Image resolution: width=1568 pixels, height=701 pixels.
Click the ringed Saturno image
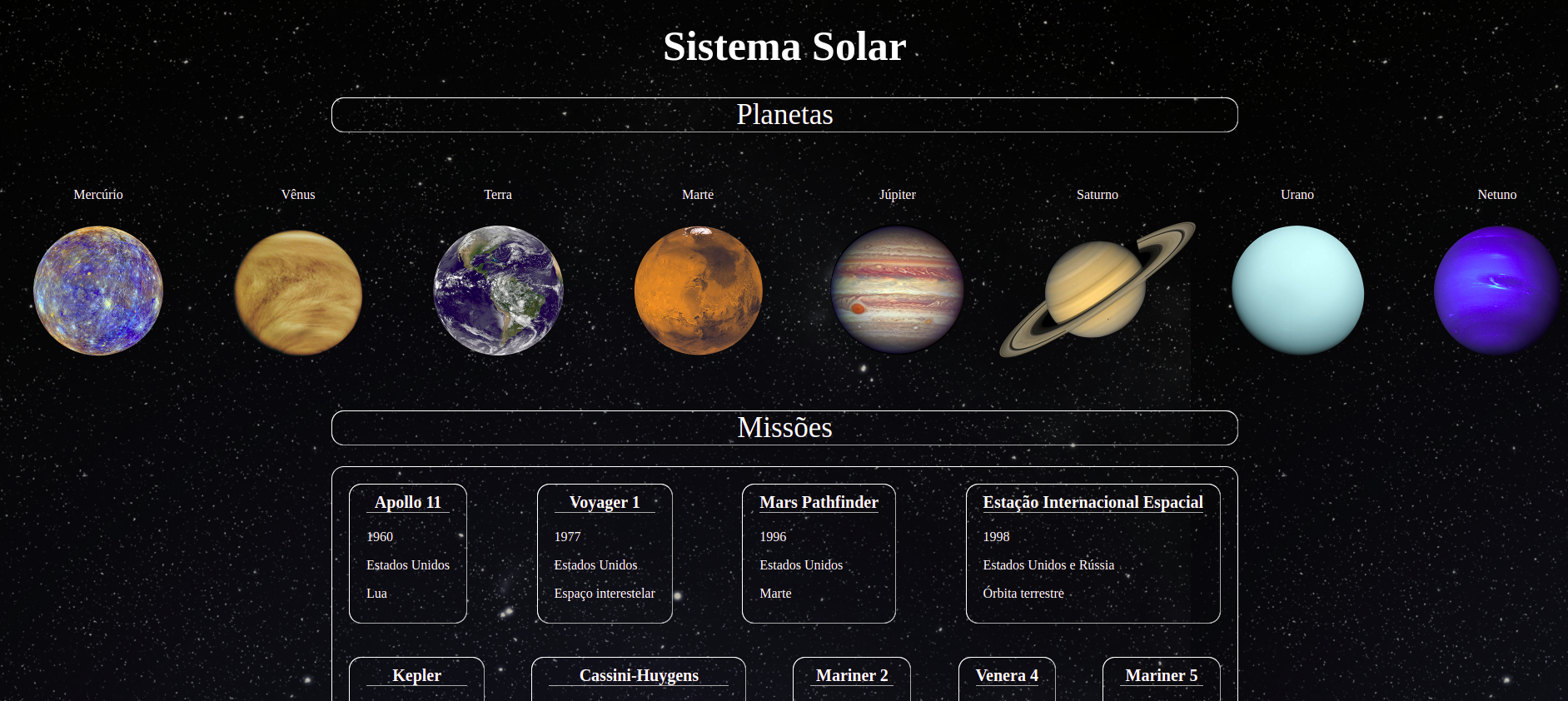[x=1096, y=290]
